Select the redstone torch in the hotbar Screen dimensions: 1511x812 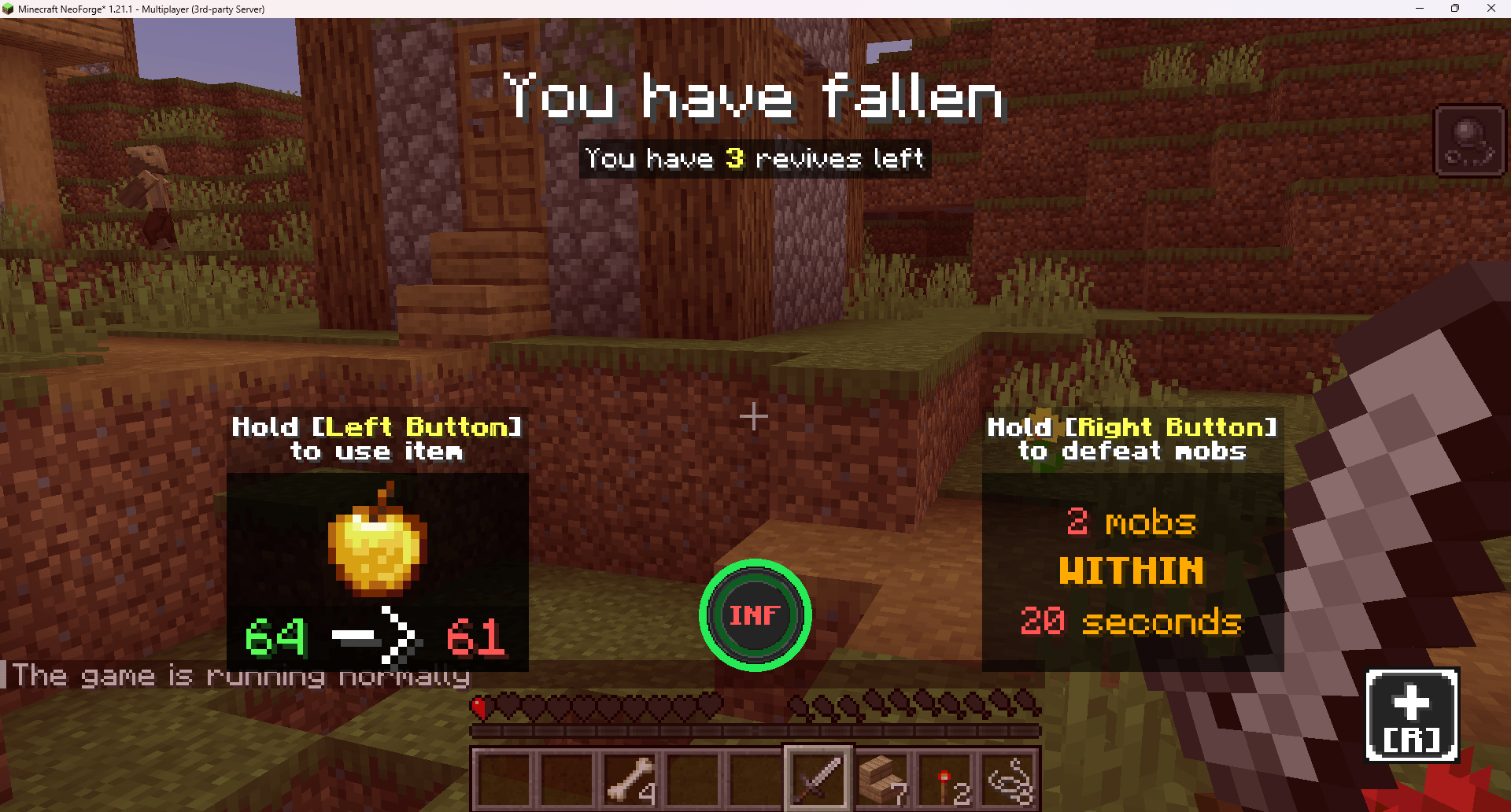tap(944, 779)
